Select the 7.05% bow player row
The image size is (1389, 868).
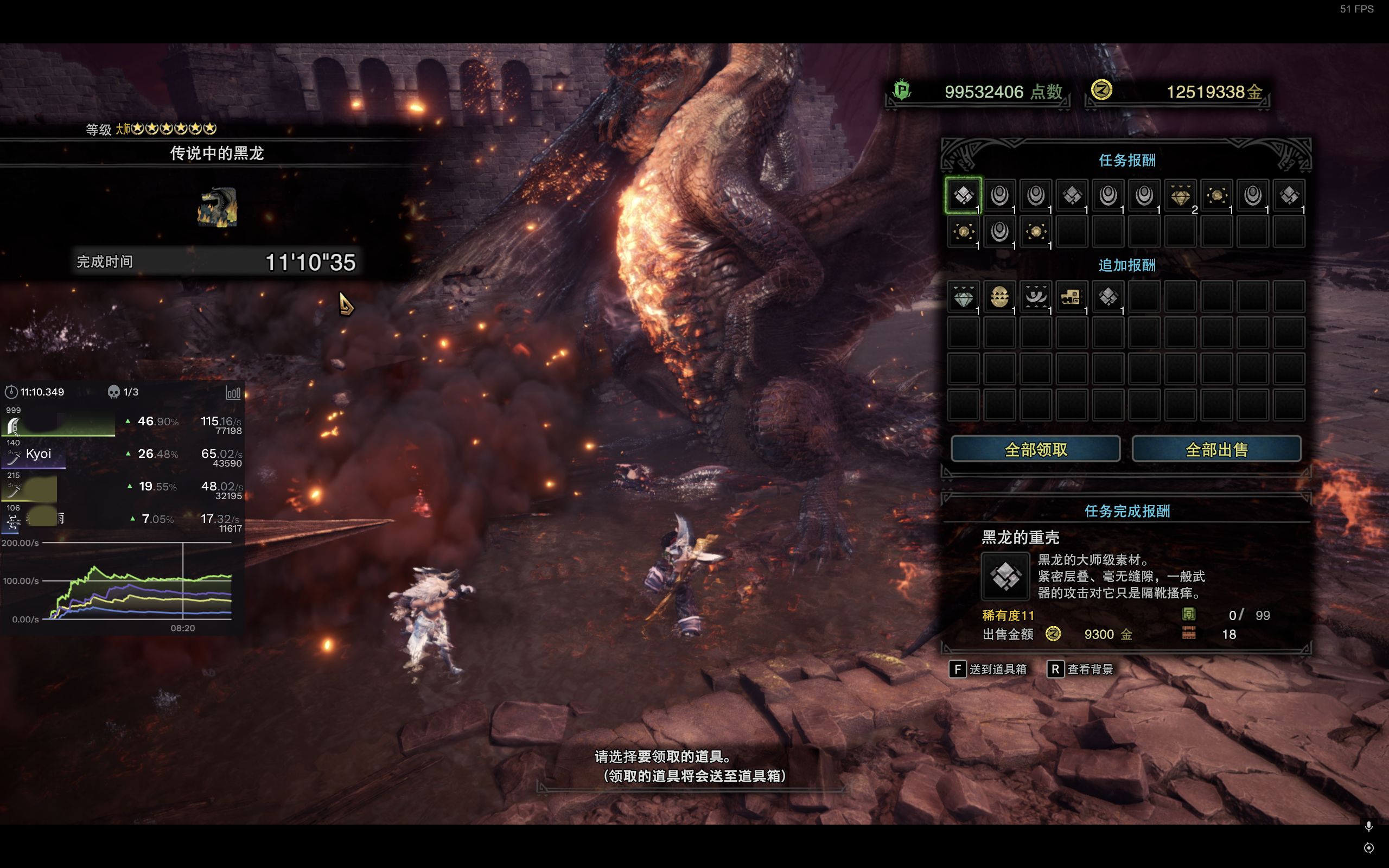tap(122, 520)
